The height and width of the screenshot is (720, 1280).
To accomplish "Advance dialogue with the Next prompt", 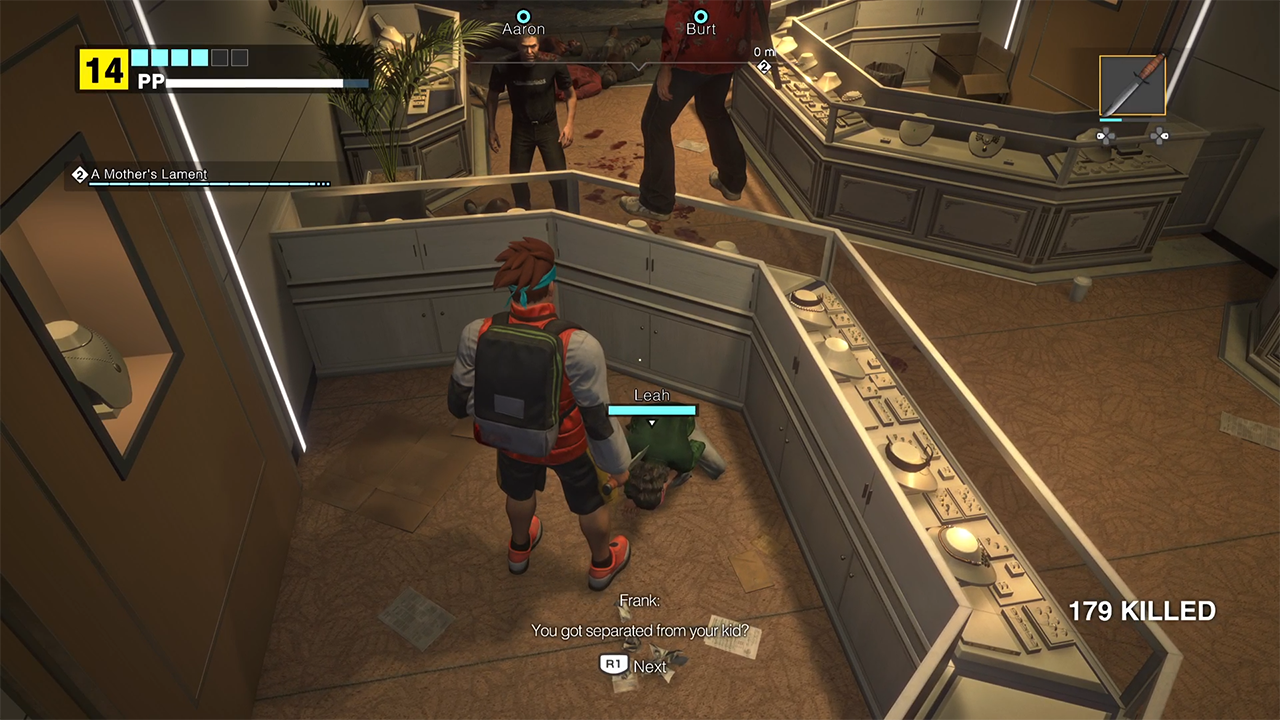I will click(x=633, y=666).
